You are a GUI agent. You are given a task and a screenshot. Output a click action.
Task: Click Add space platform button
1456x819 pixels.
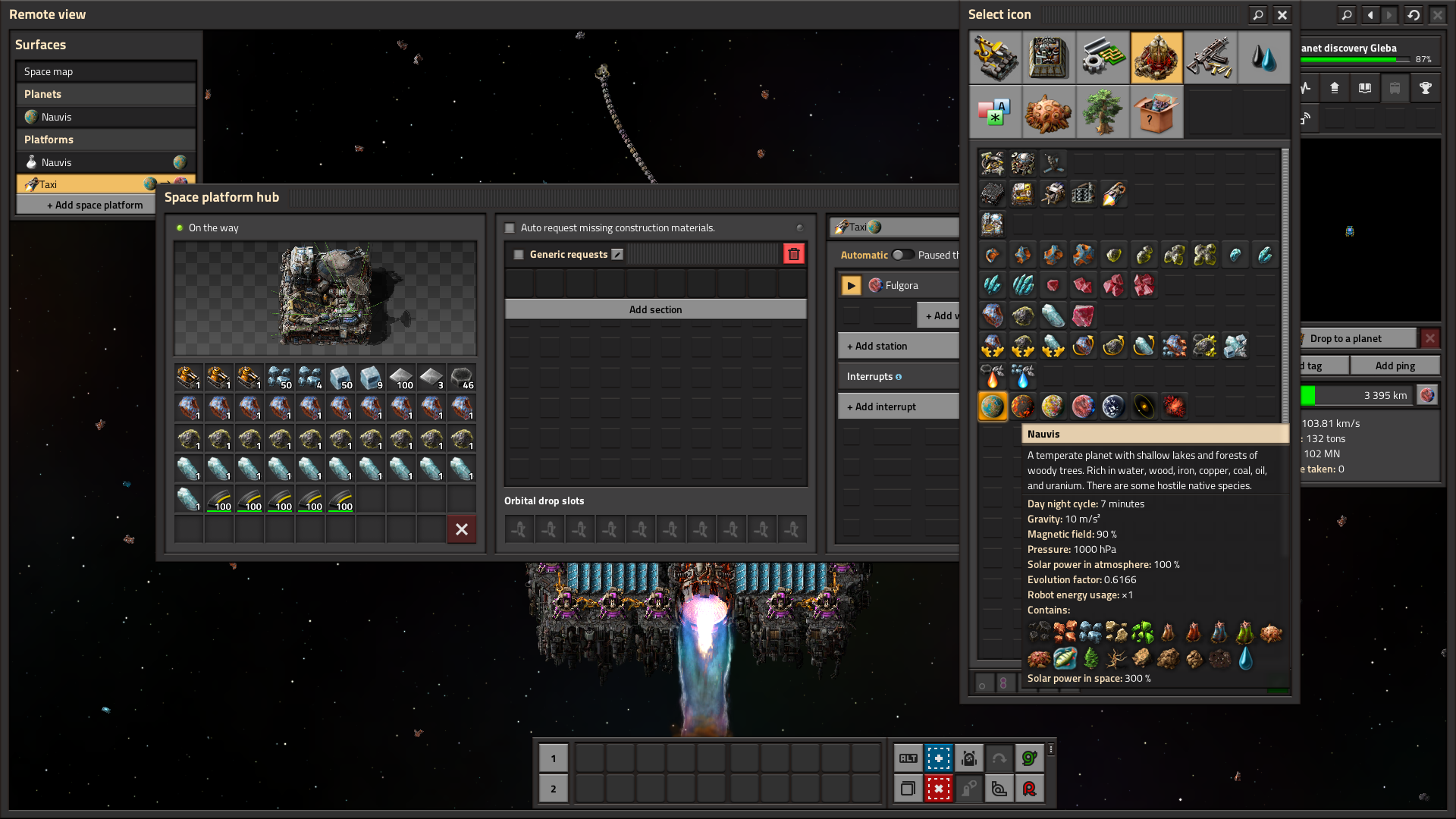click(95, 205)
